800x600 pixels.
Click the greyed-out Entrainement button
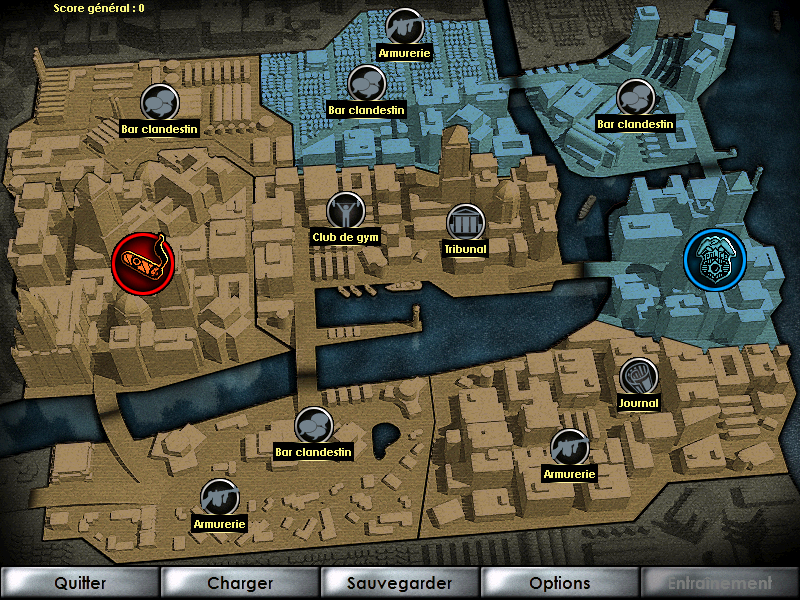pyautogui.click(x=720, y=583)
